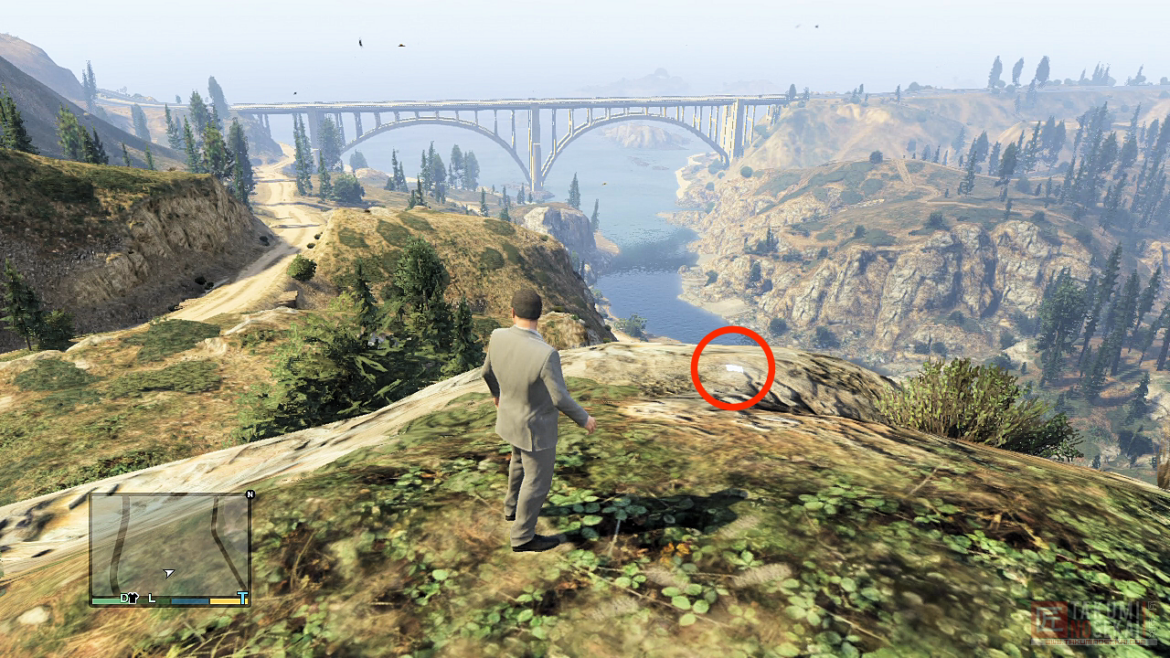Select the green D blip on minimap
1170x658 pixels.
point(124,598)
